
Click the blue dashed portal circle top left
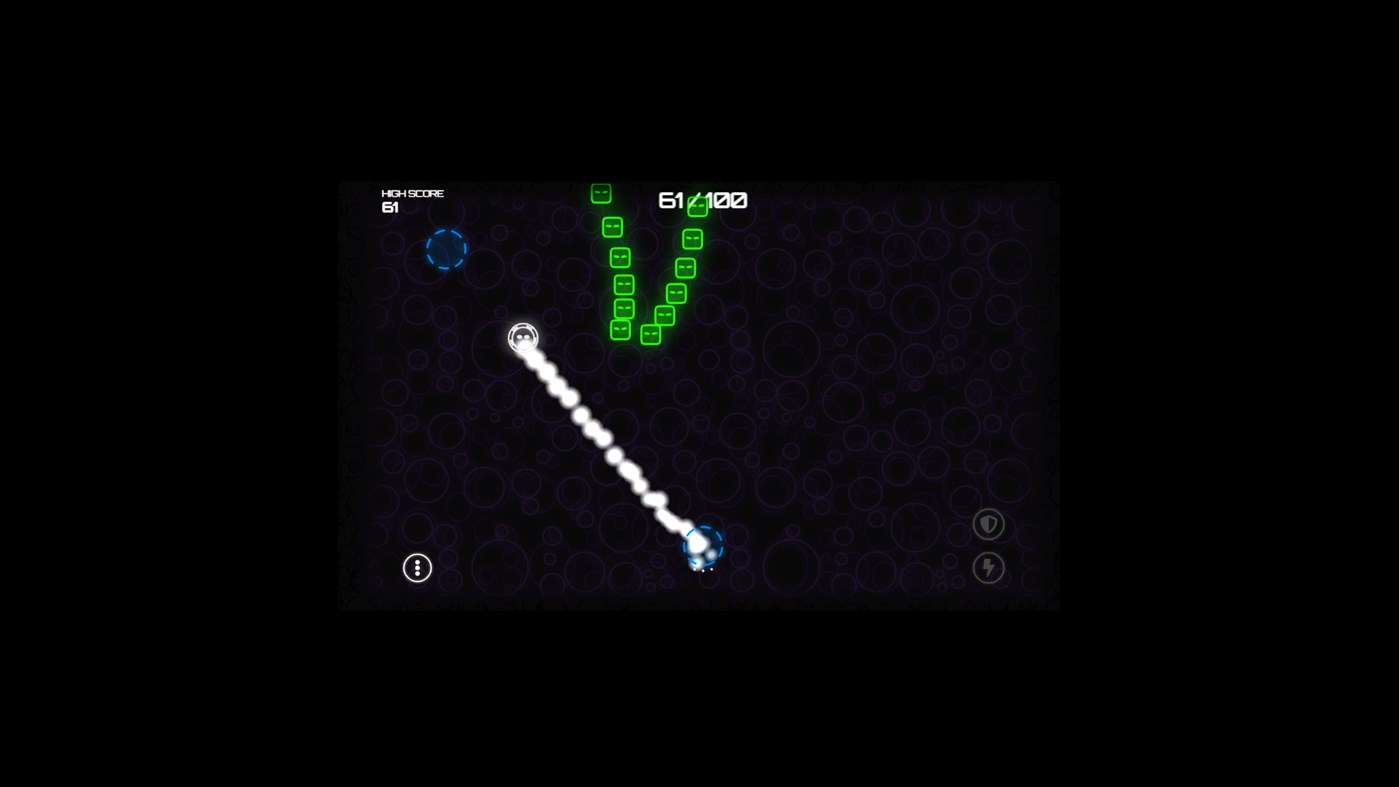pos(447,250)
